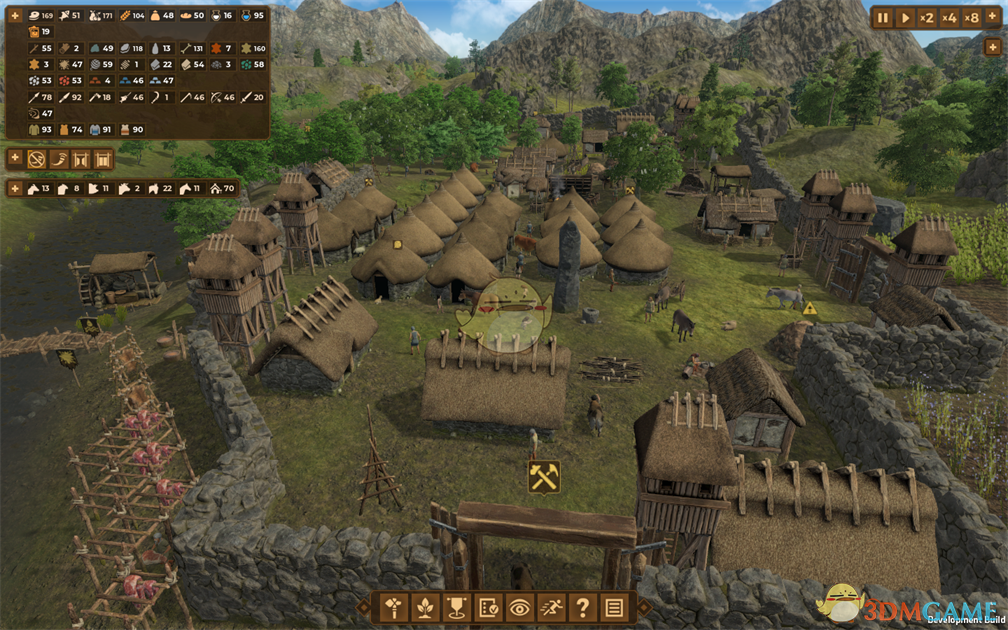Image resolution: width=1008 pixels, height=630 pixels.
Task: Click the plus button beside the speed controls
Action: coord(993,17)
